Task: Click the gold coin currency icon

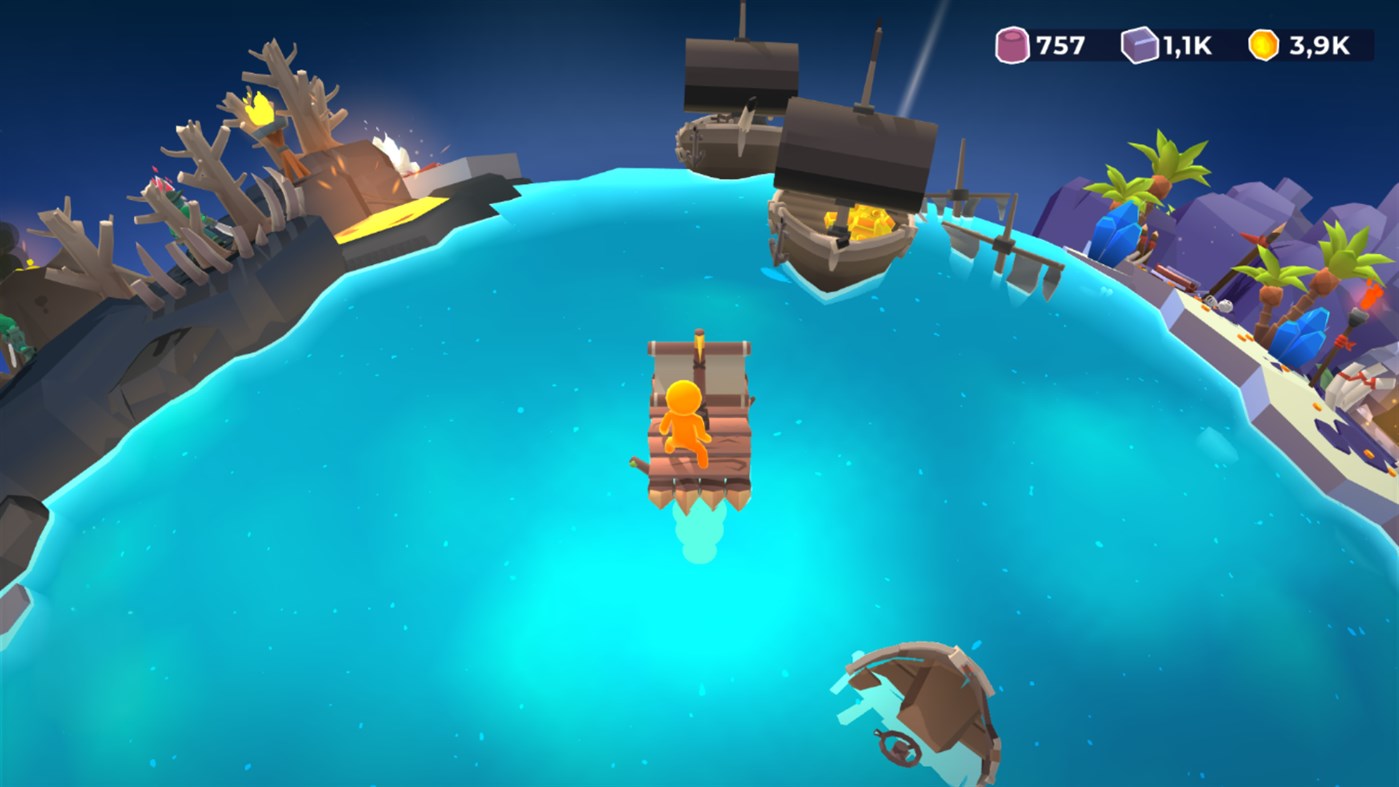Action: pos(1262,44)
